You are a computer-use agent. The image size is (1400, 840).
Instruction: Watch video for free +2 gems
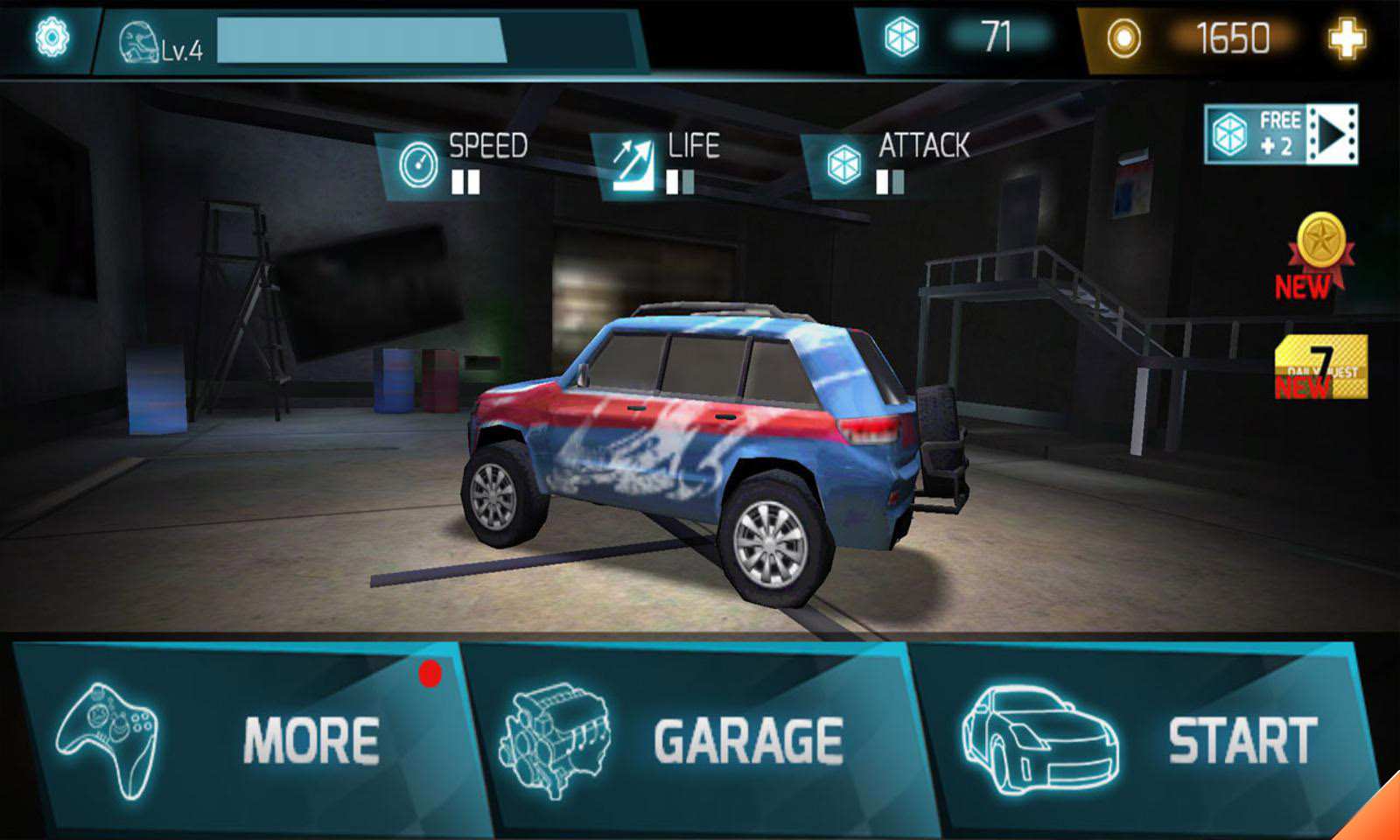pos(1281,135)
